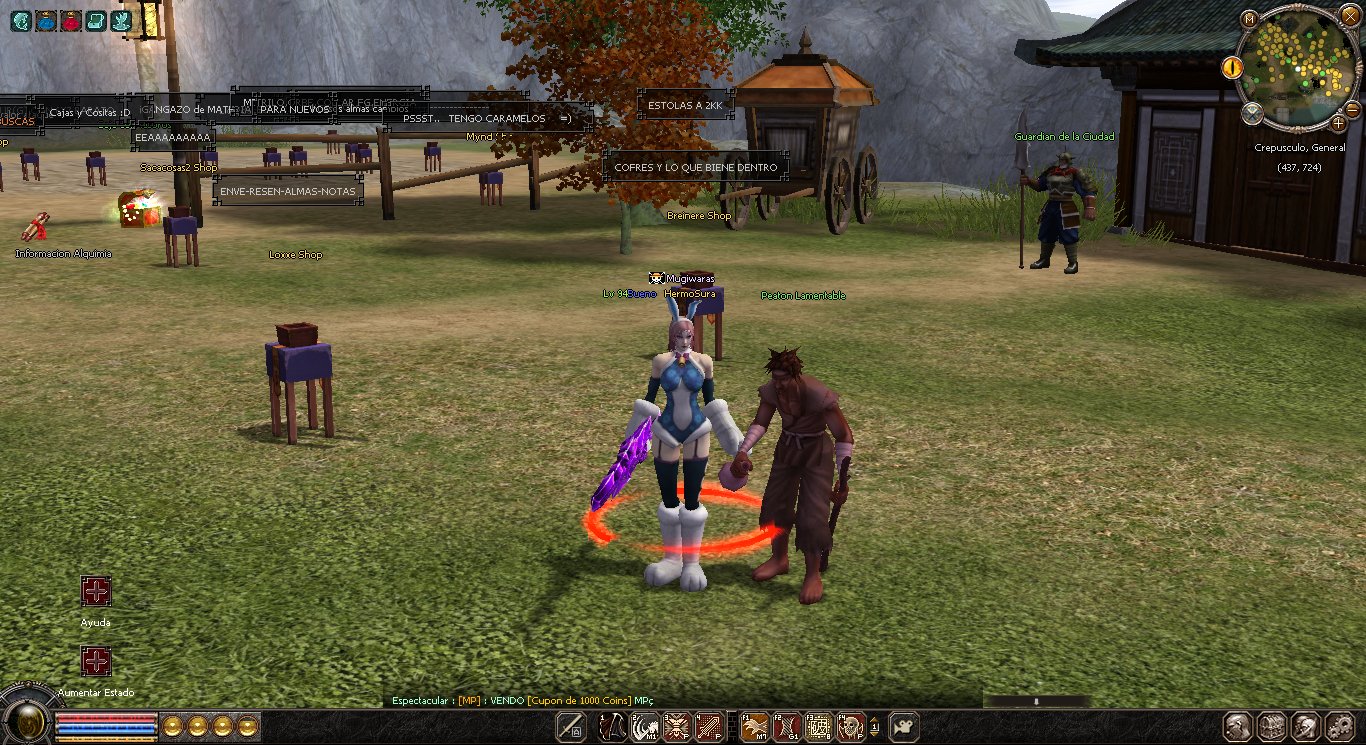Zoom in the minimap with the plus button

pyautogui.click(x=1339, y=124)
